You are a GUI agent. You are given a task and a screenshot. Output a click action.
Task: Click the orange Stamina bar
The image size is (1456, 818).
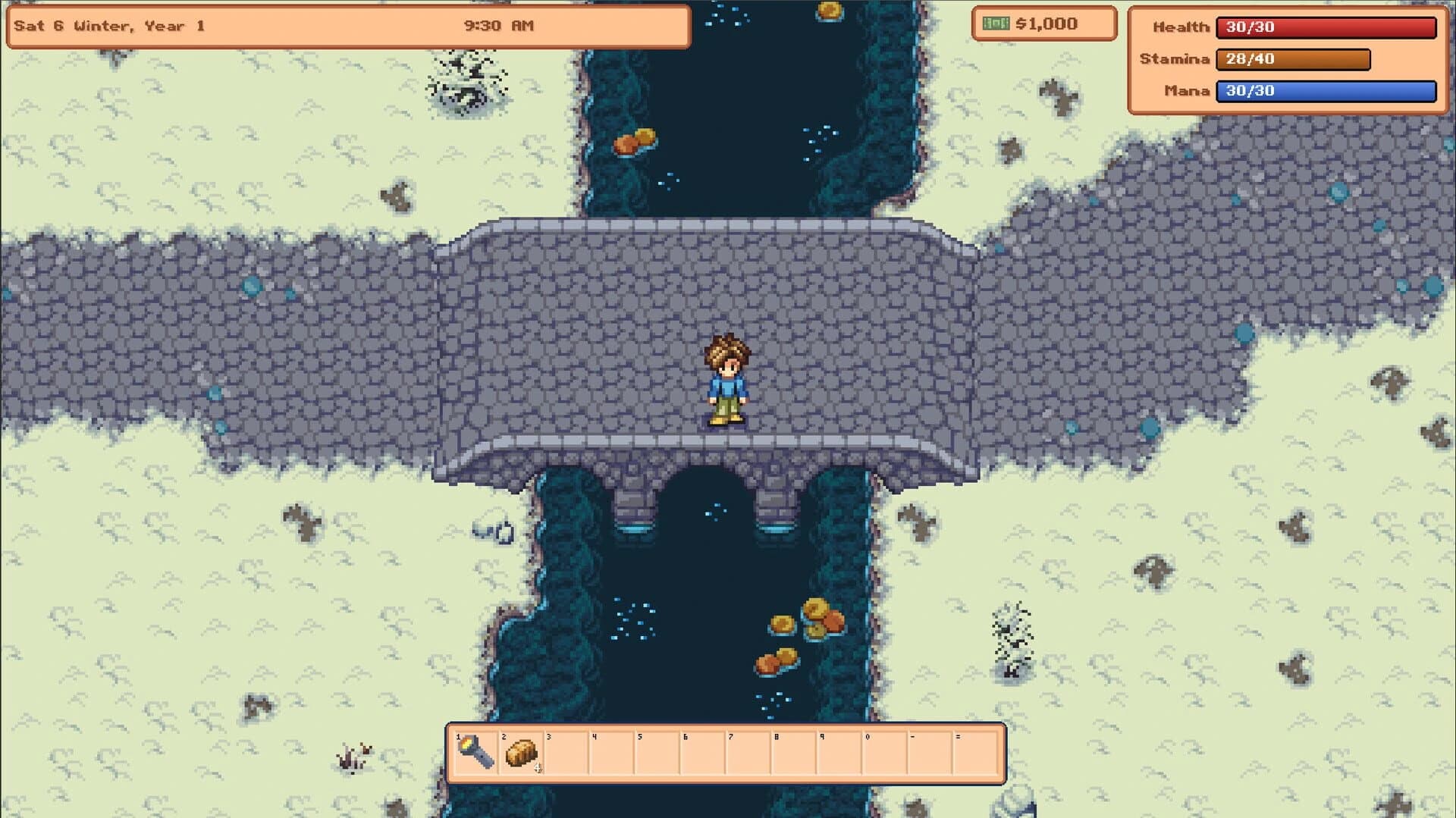[x=1293, y=59]
